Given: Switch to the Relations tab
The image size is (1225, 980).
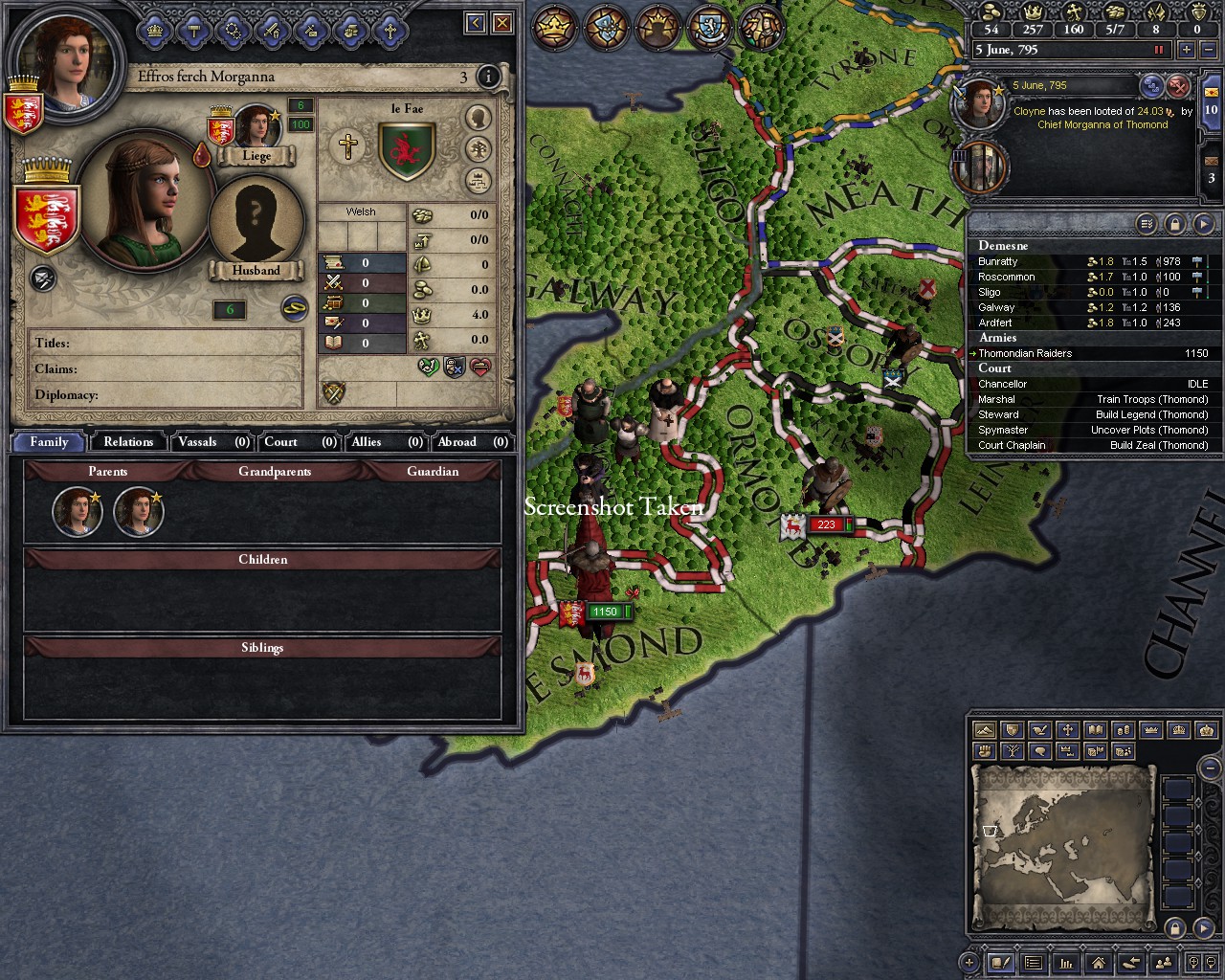Looking at the screenshot, I should click(128, 442).
